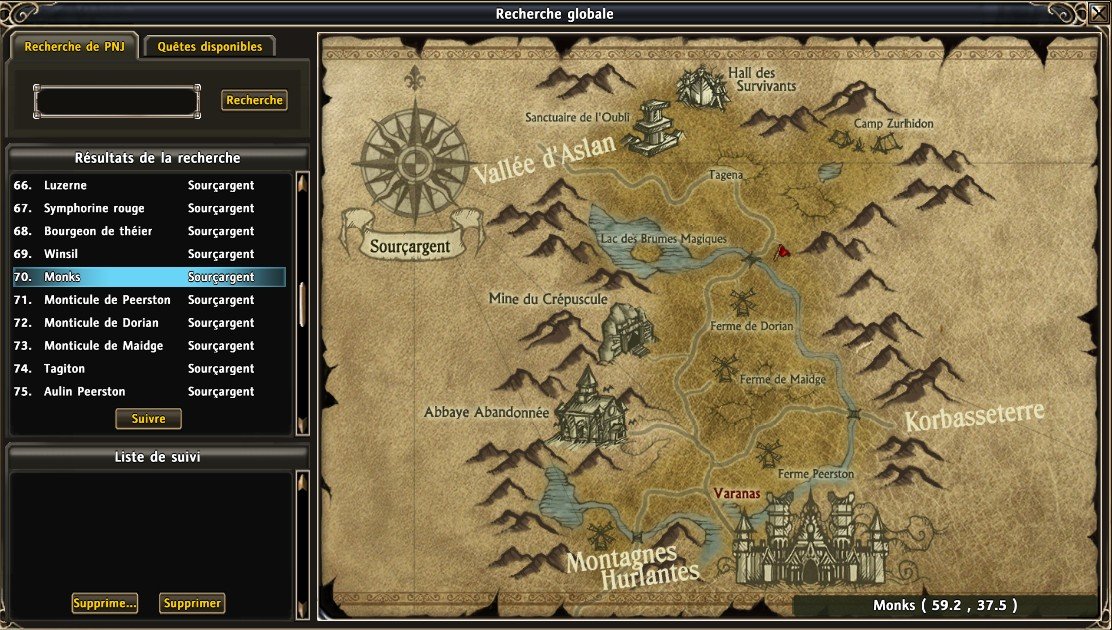Click the search results scrollbar handle
1112x630 pixels.
coord(302,304)
